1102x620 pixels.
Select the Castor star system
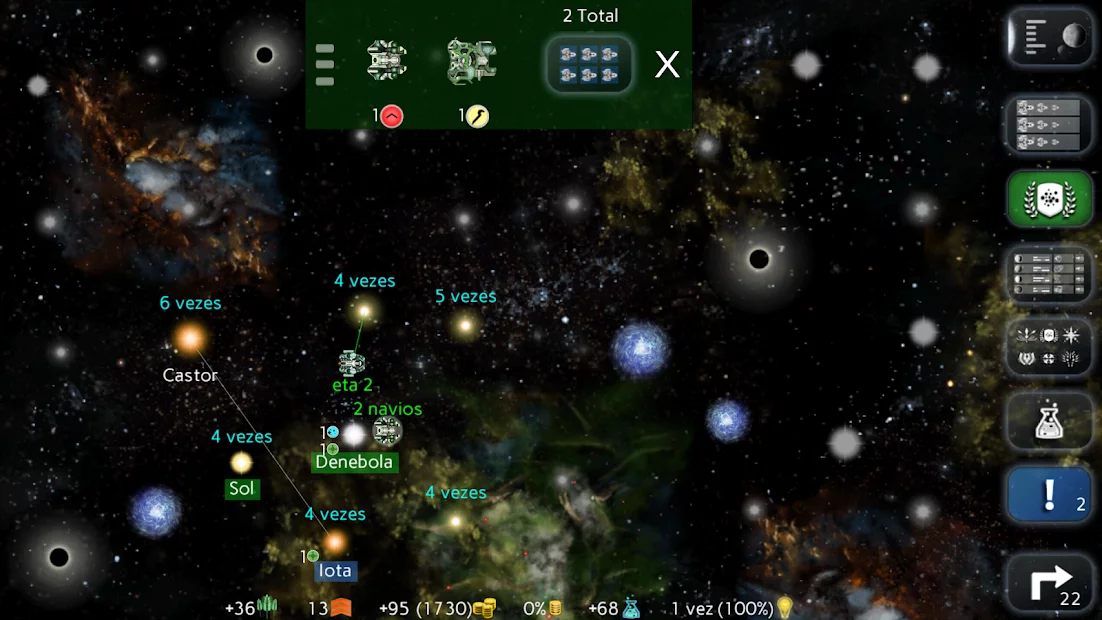point(190,340)
